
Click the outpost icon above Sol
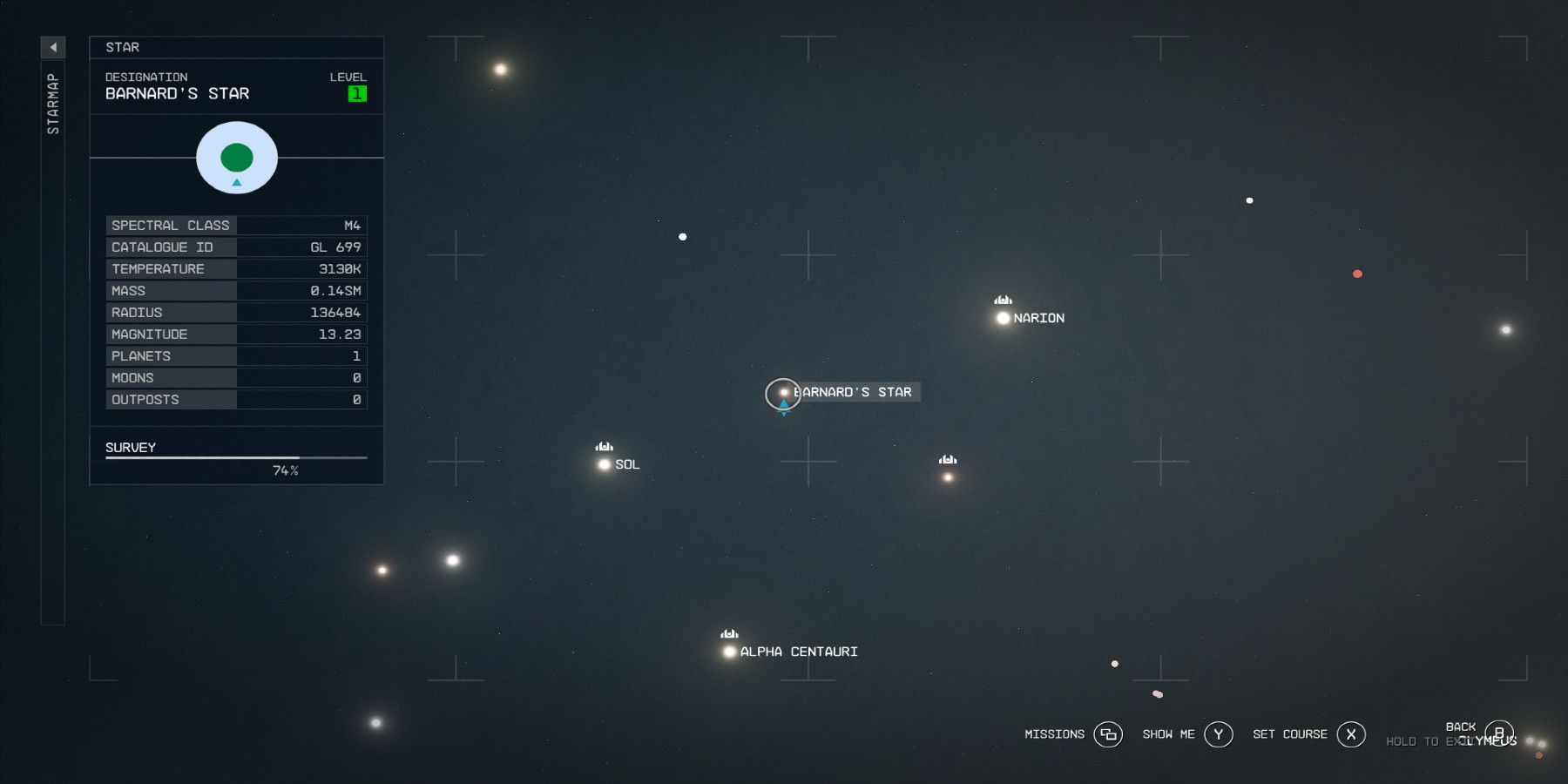point(604,447)
